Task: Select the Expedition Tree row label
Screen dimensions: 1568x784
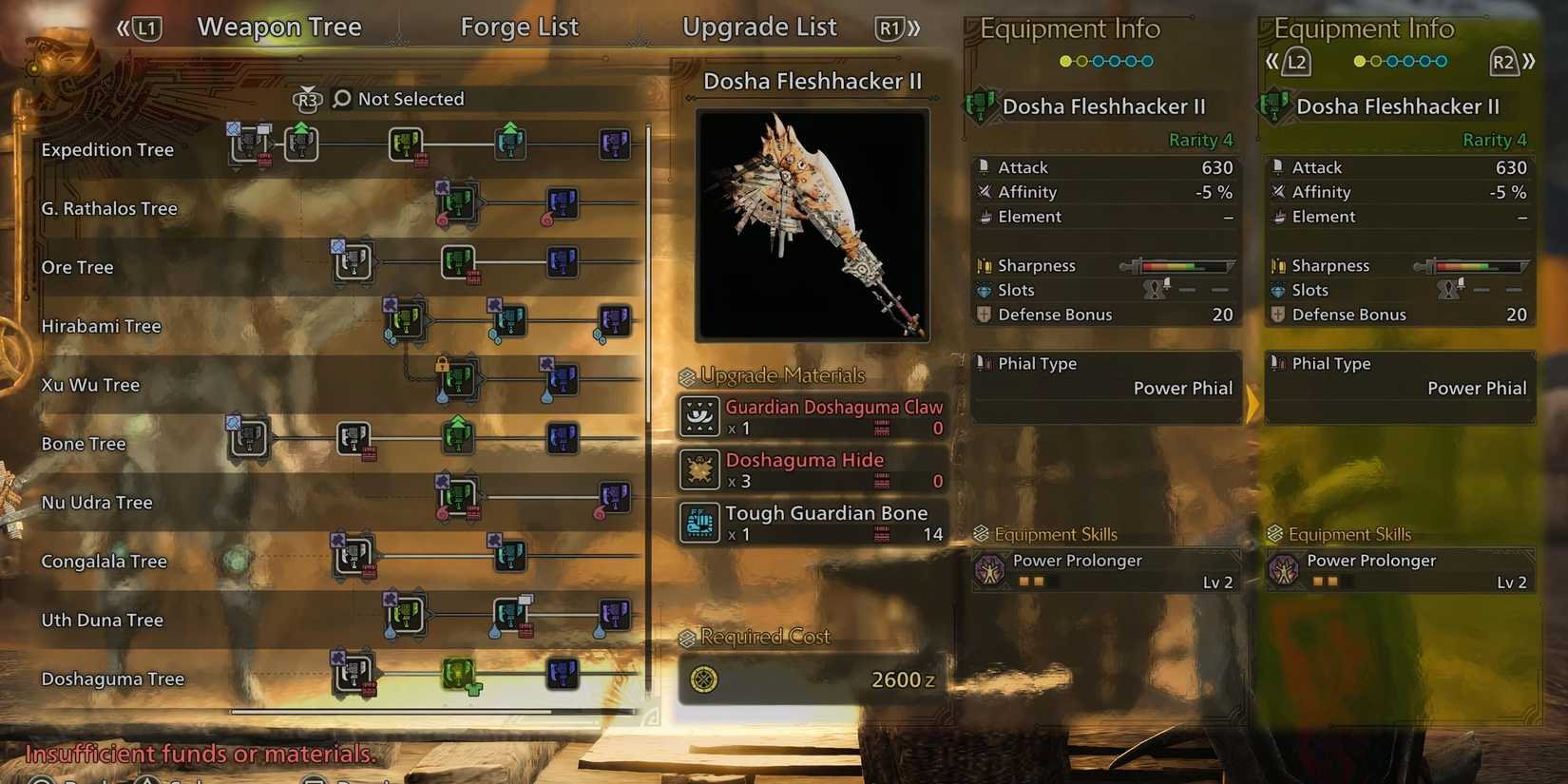Action: (107, 150)
